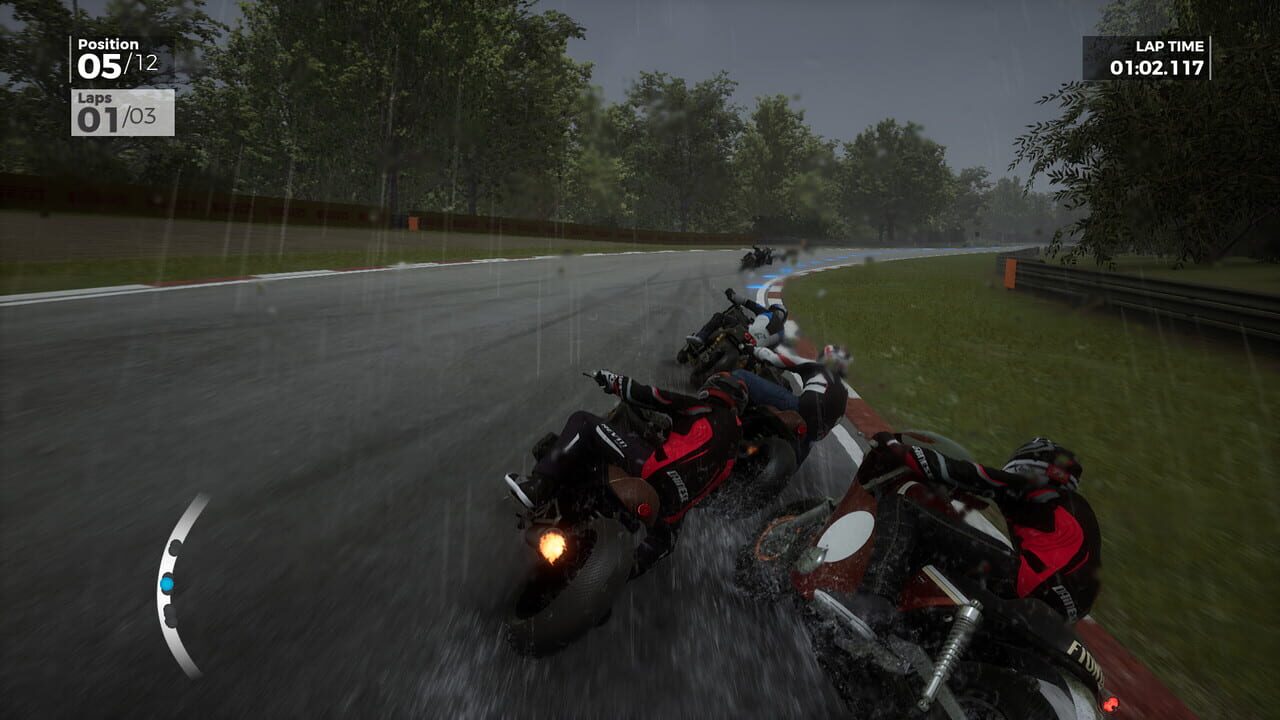Click the blue player dot on the track map
1280x720 pixels.
point(168,583)
